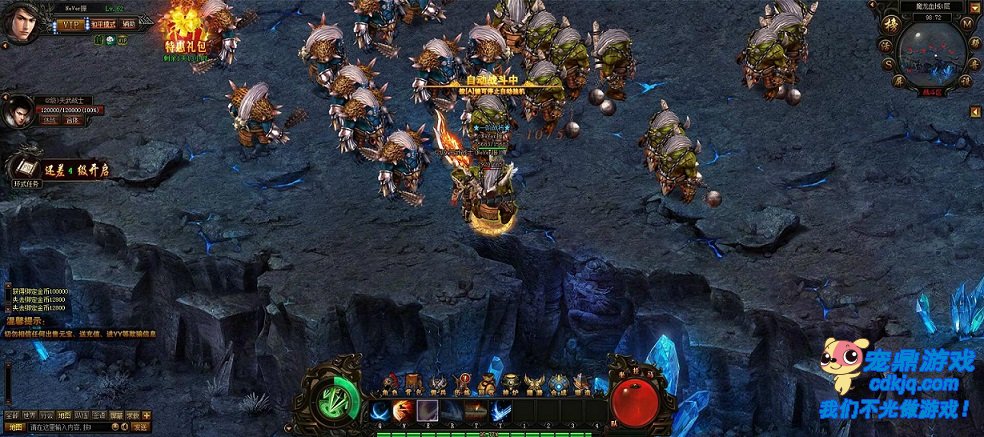Click the player portrait at top left
The width and height of the screenshot is (984, 437).
click(22, 22)
